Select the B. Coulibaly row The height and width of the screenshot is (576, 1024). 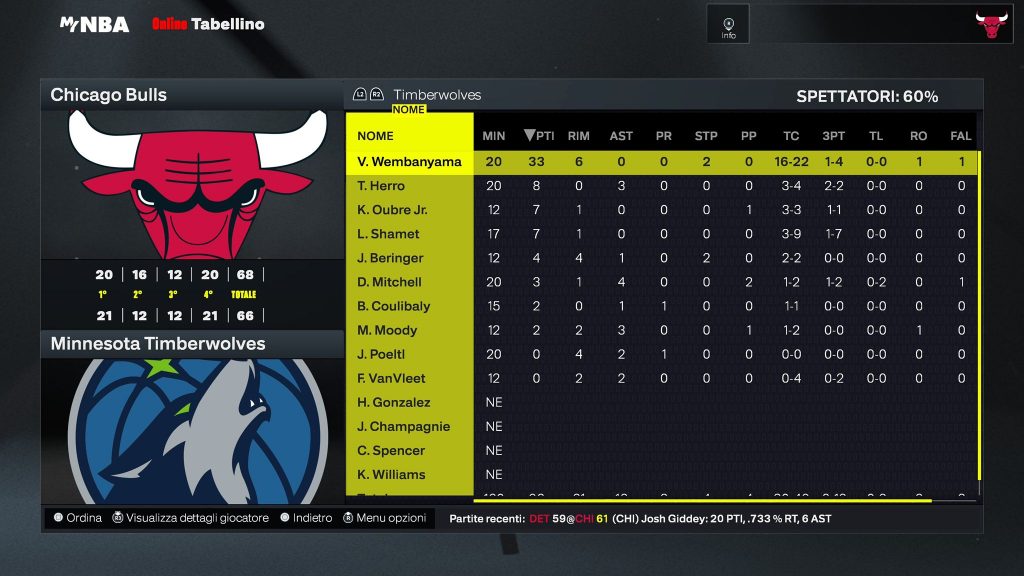pyautogui.click(x=393, y=306)
